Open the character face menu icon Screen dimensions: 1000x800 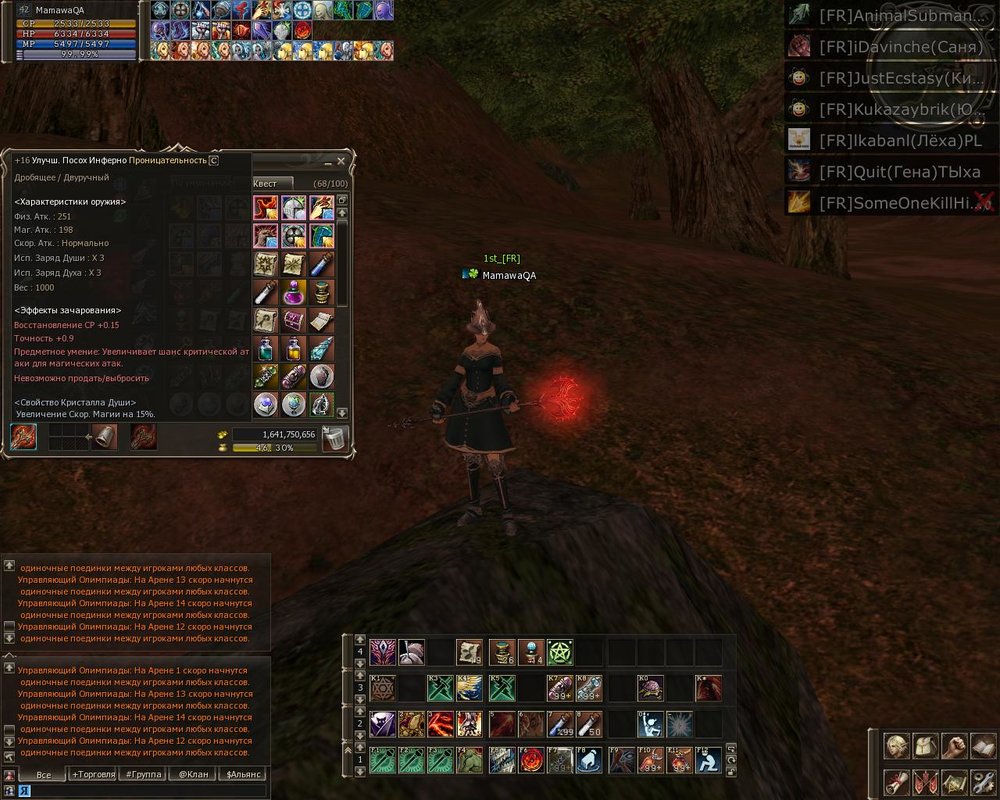pyautogui.click(x=896, y=746)
